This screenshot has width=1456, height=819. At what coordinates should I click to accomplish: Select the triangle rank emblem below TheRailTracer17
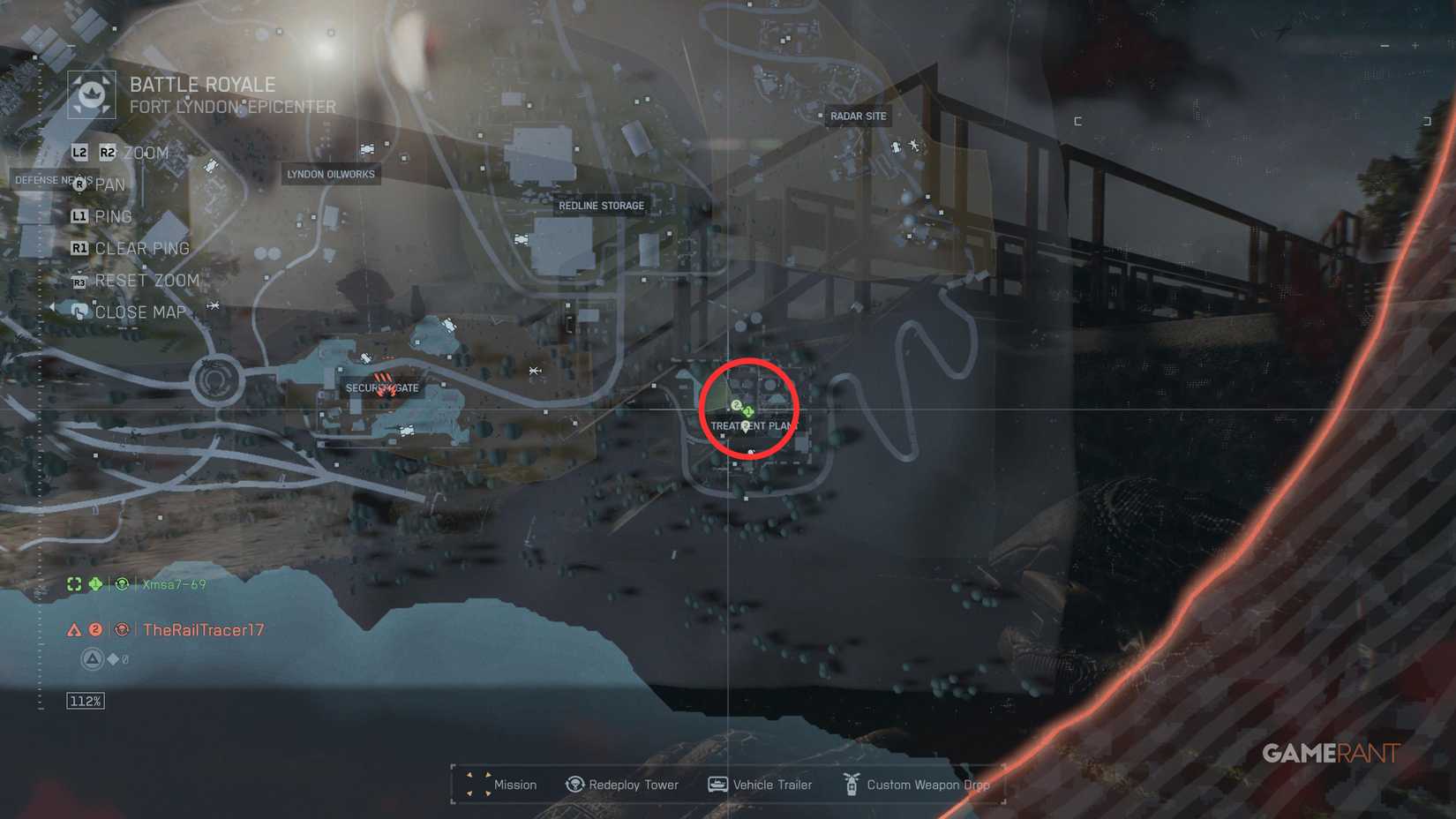(x=92, y=657)
